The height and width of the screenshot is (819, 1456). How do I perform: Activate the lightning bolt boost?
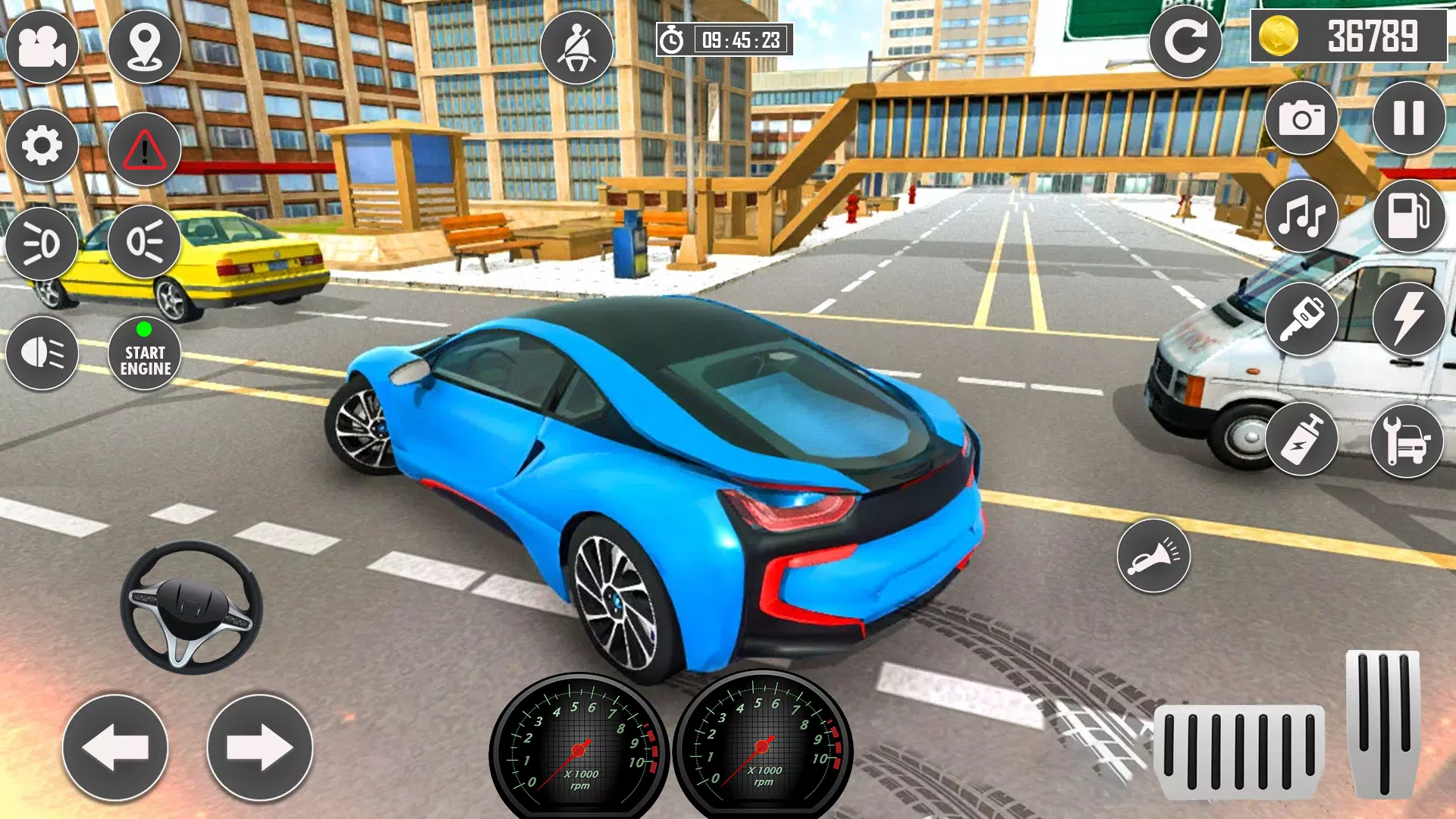1408,318
